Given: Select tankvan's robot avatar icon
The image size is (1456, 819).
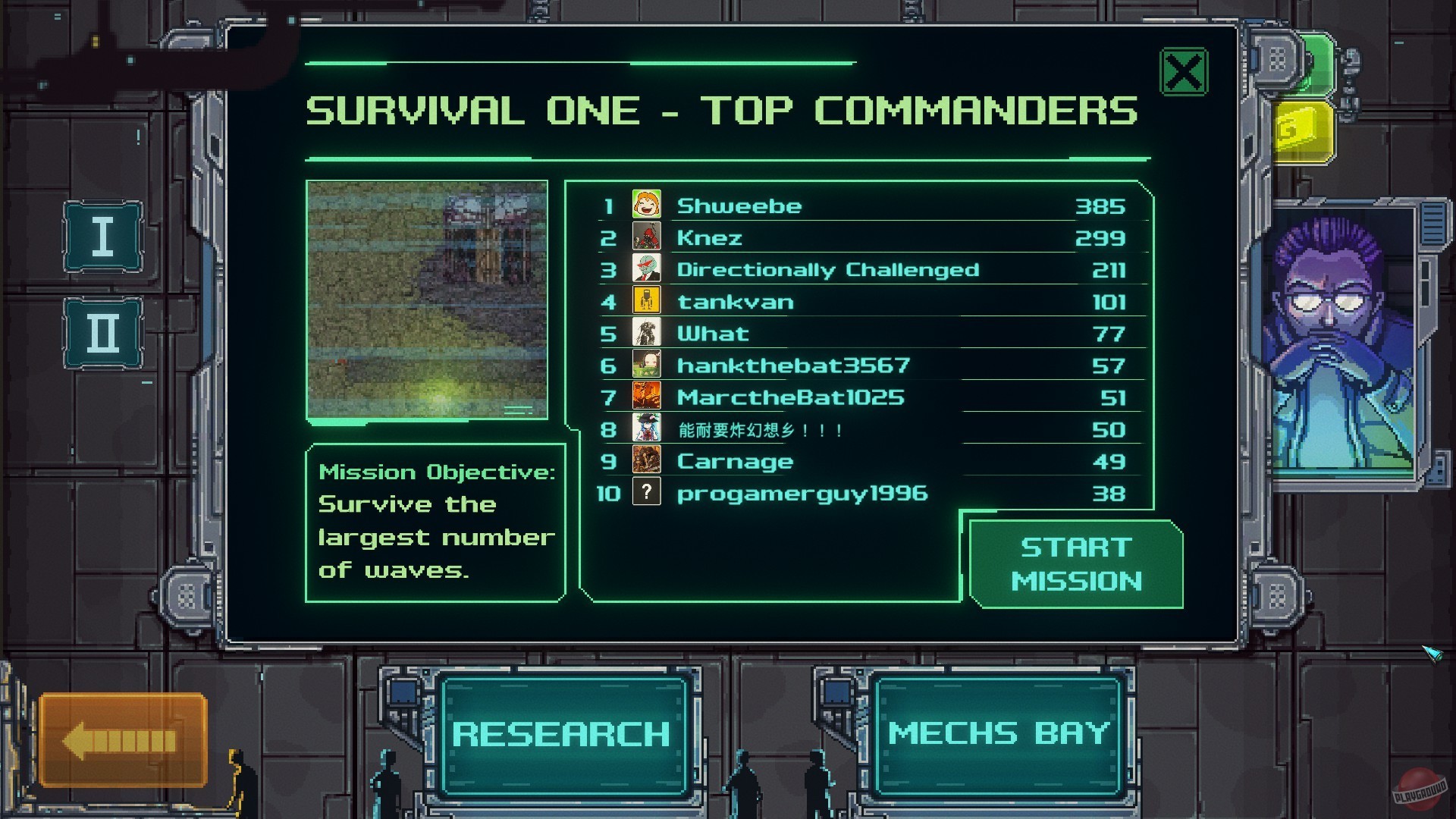Looking at the screenshot, I should (x=645, y=301).
